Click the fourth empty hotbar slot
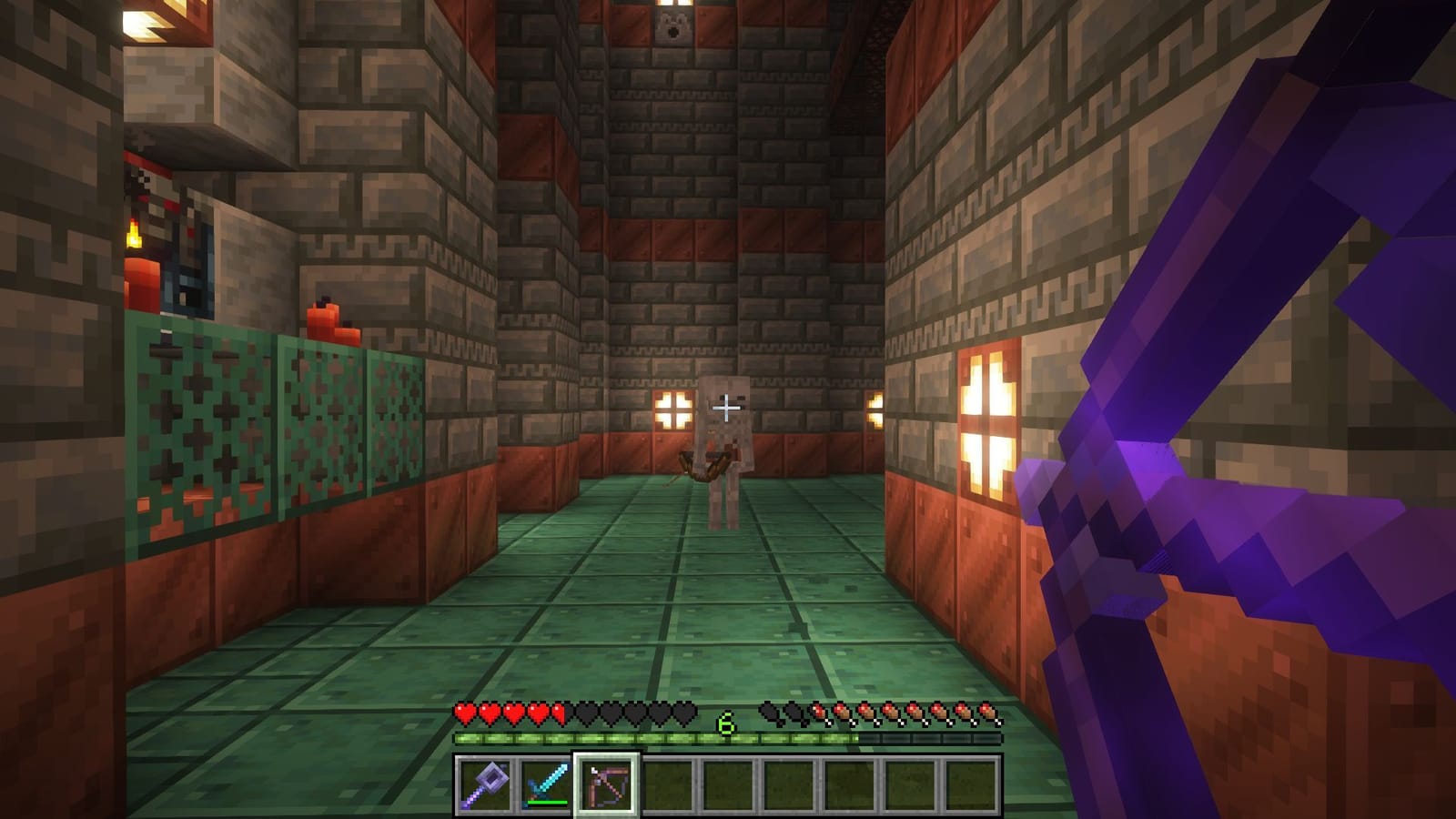 pyautogui.click(x=667, y=788)
